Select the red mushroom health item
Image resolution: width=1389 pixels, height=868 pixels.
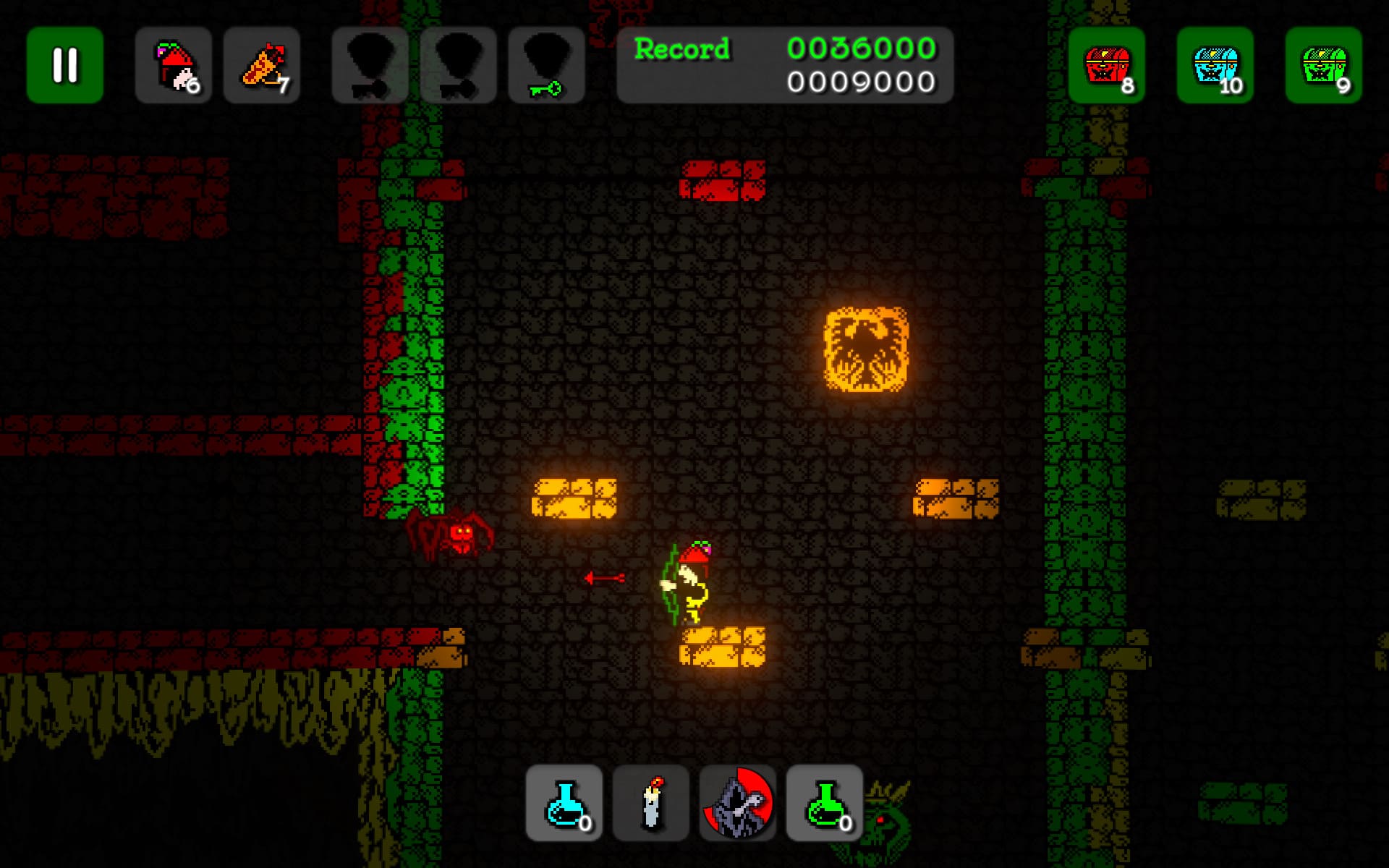click(x=173, y=67)
